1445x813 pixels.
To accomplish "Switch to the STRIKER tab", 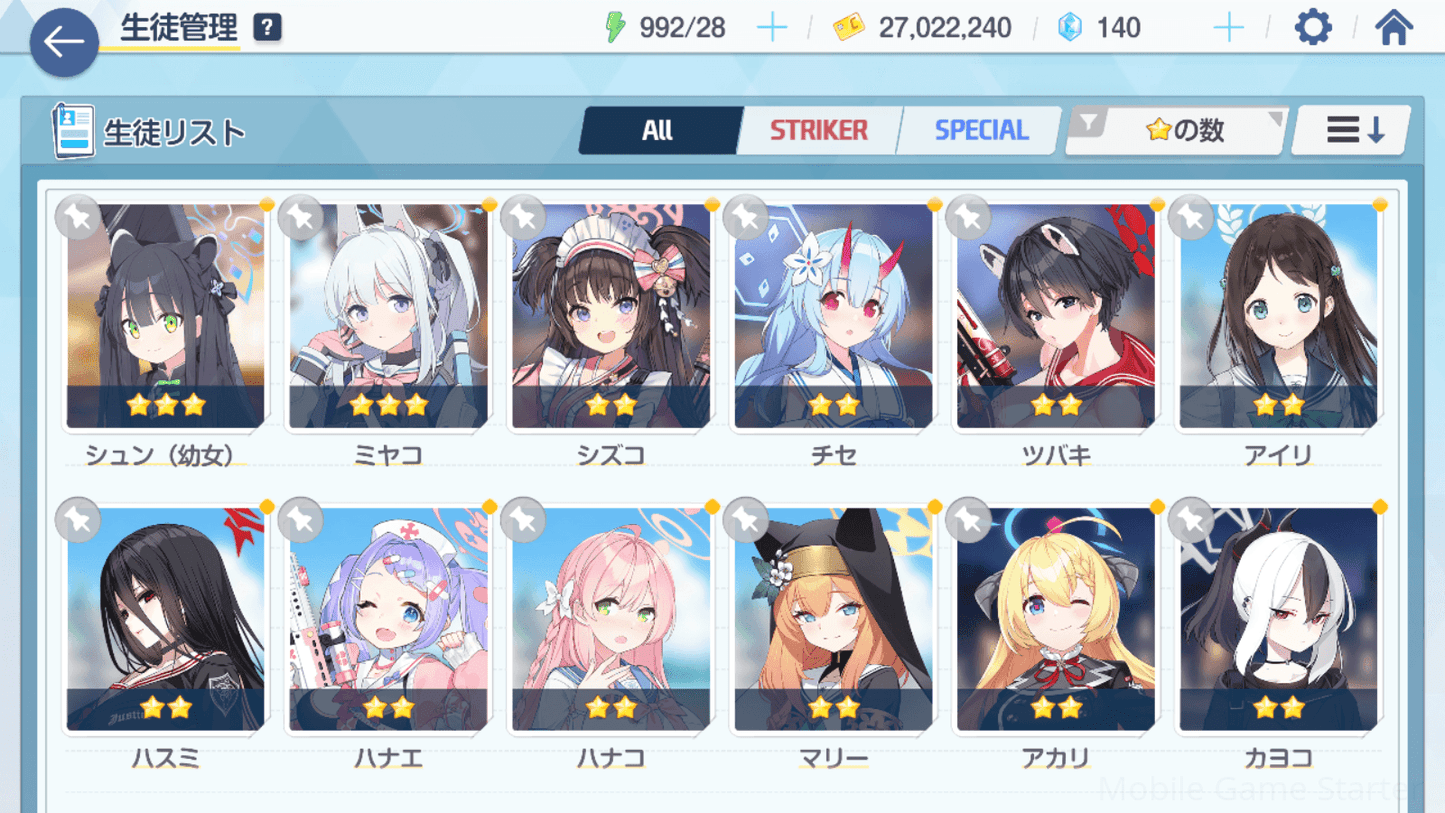I will 818,130.
